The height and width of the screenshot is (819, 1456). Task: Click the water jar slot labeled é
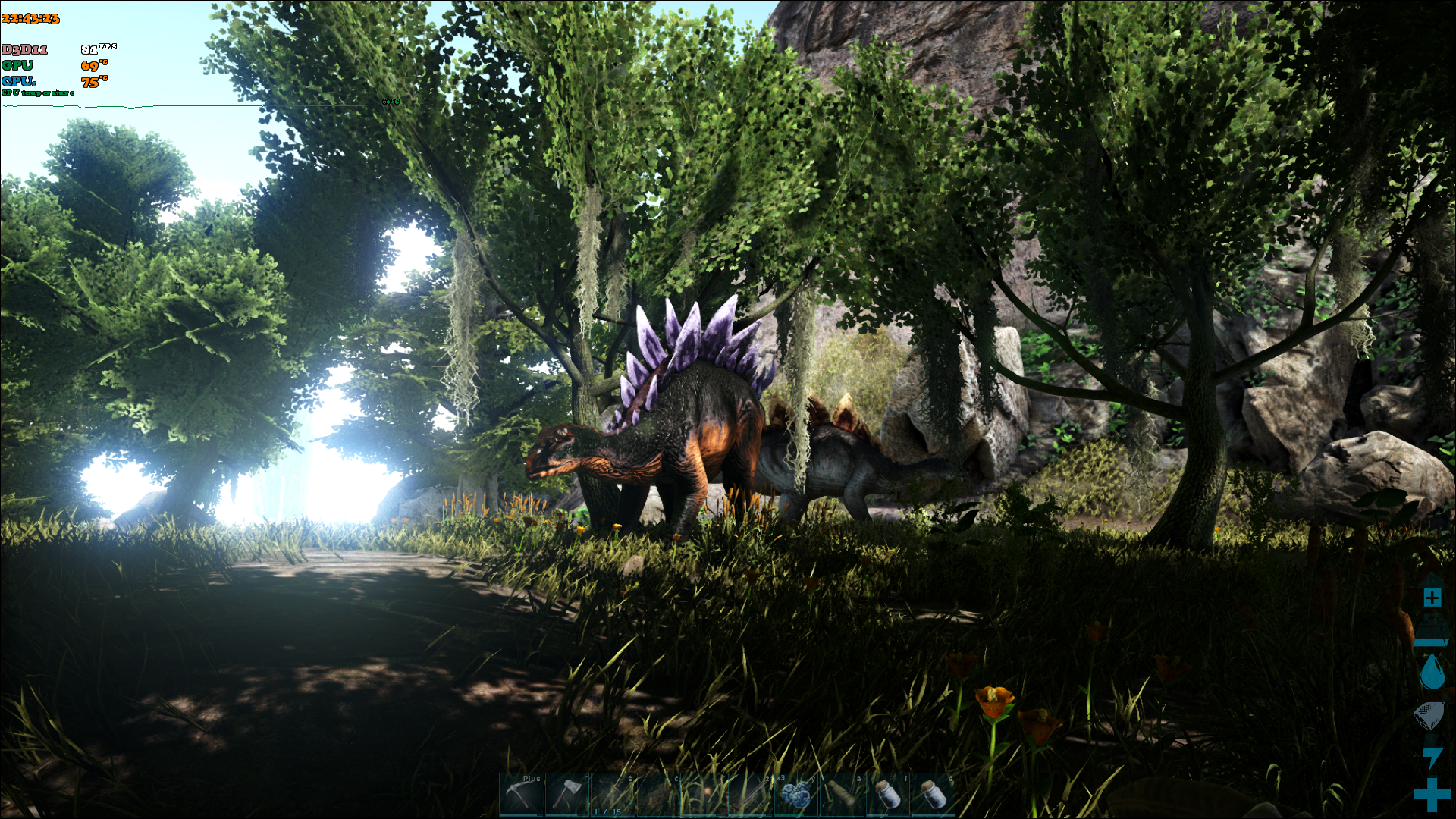[933, 795]
